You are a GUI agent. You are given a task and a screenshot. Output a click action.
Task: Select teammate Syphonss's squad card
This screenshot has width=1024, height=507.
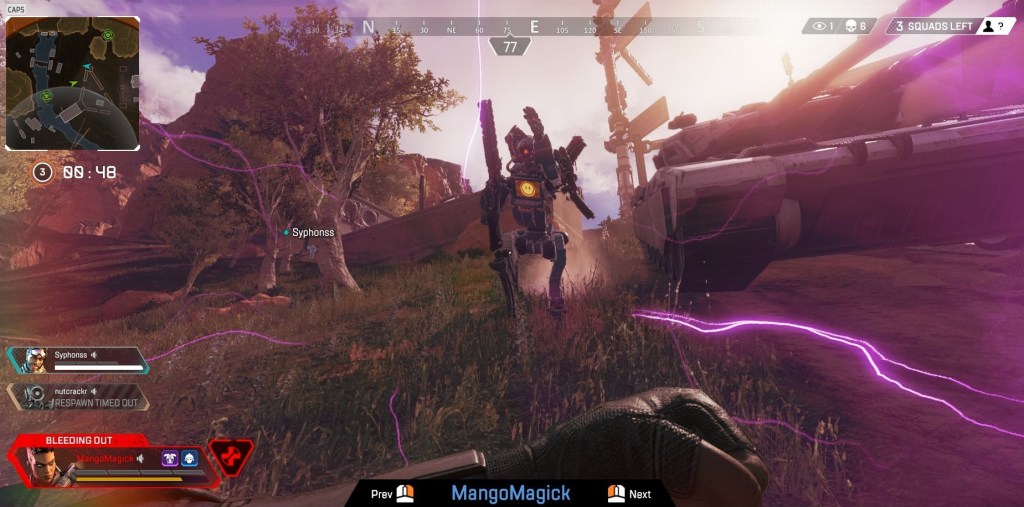(77, 360)
